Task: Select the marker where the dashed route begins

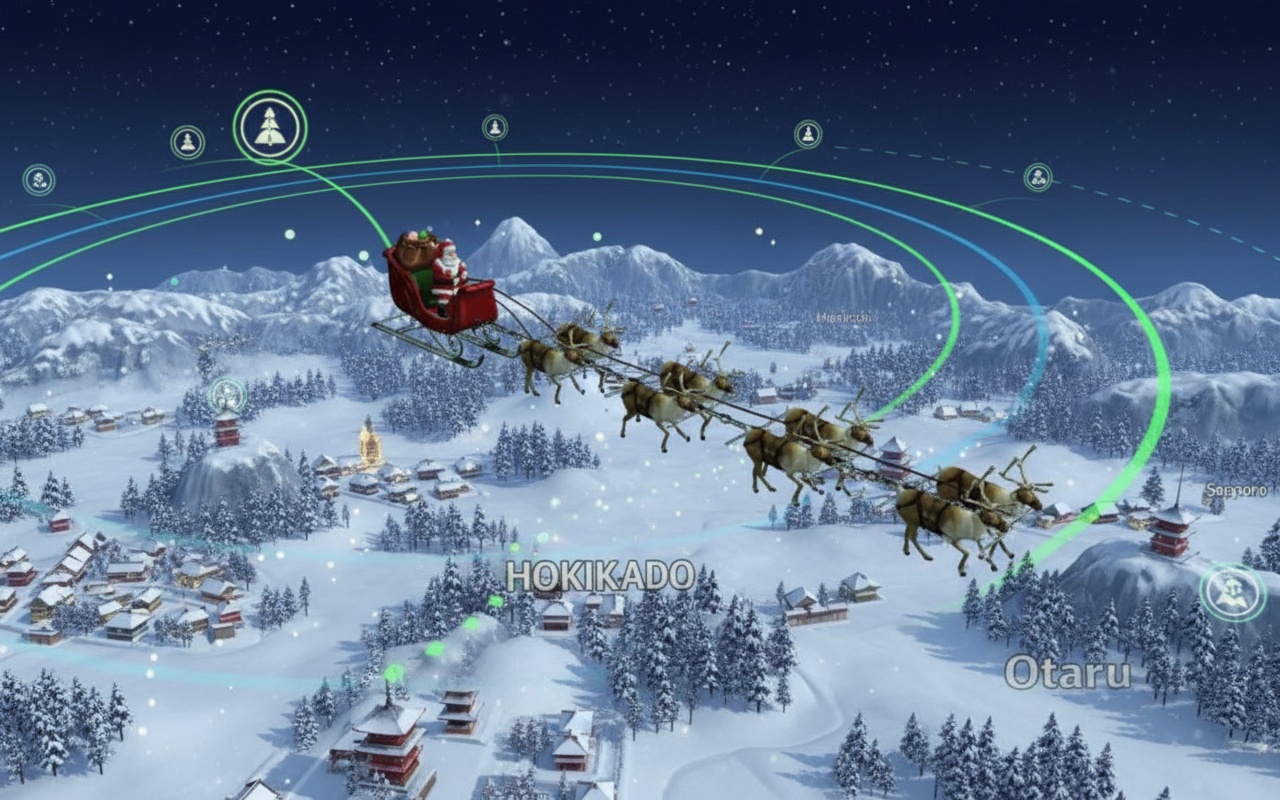Action: 808,134
